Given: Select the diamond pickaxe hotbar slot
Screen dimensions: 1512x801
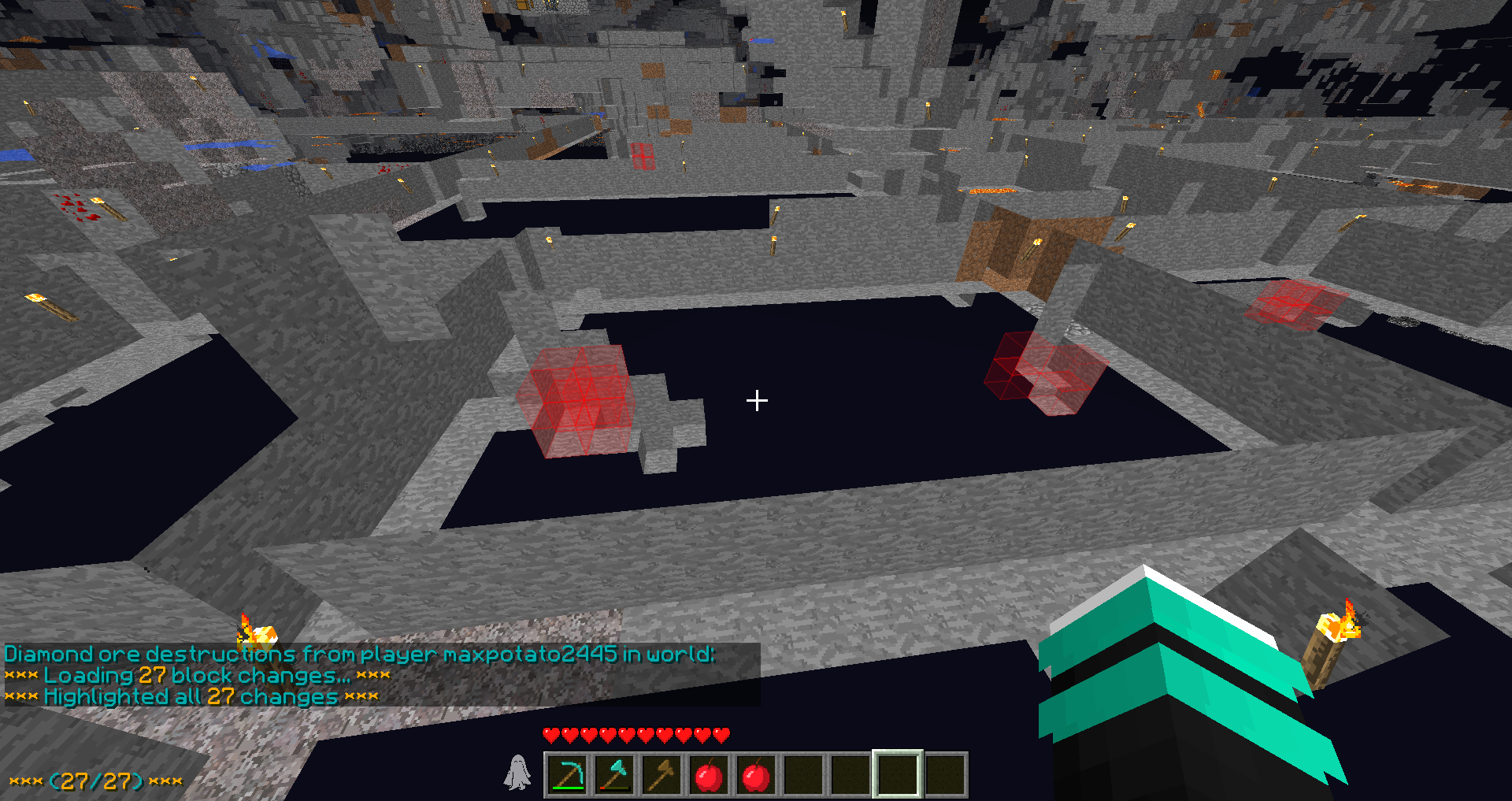Looking at the screenshot, I should coord(567,775).
